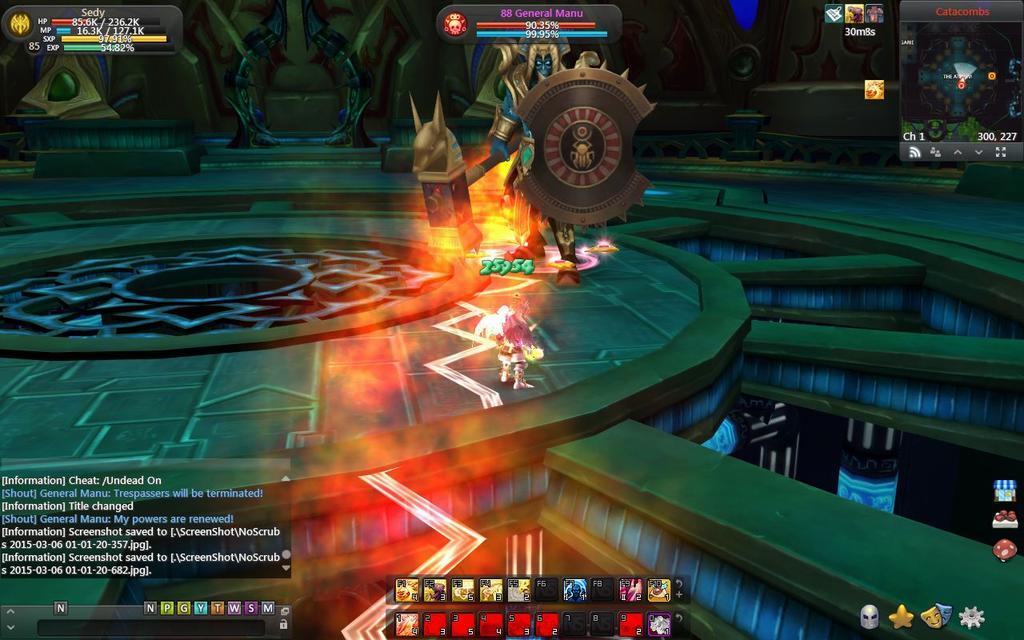
Task: Use the purple-bordered 0 hotbar slot
Action: (658, 625)
